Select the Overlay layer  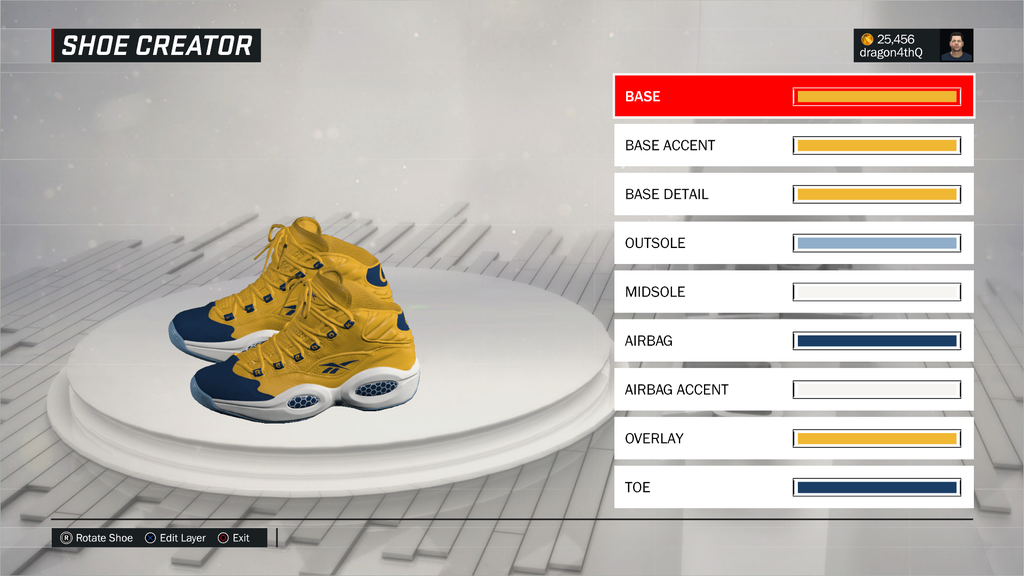[x=793, y=438]
